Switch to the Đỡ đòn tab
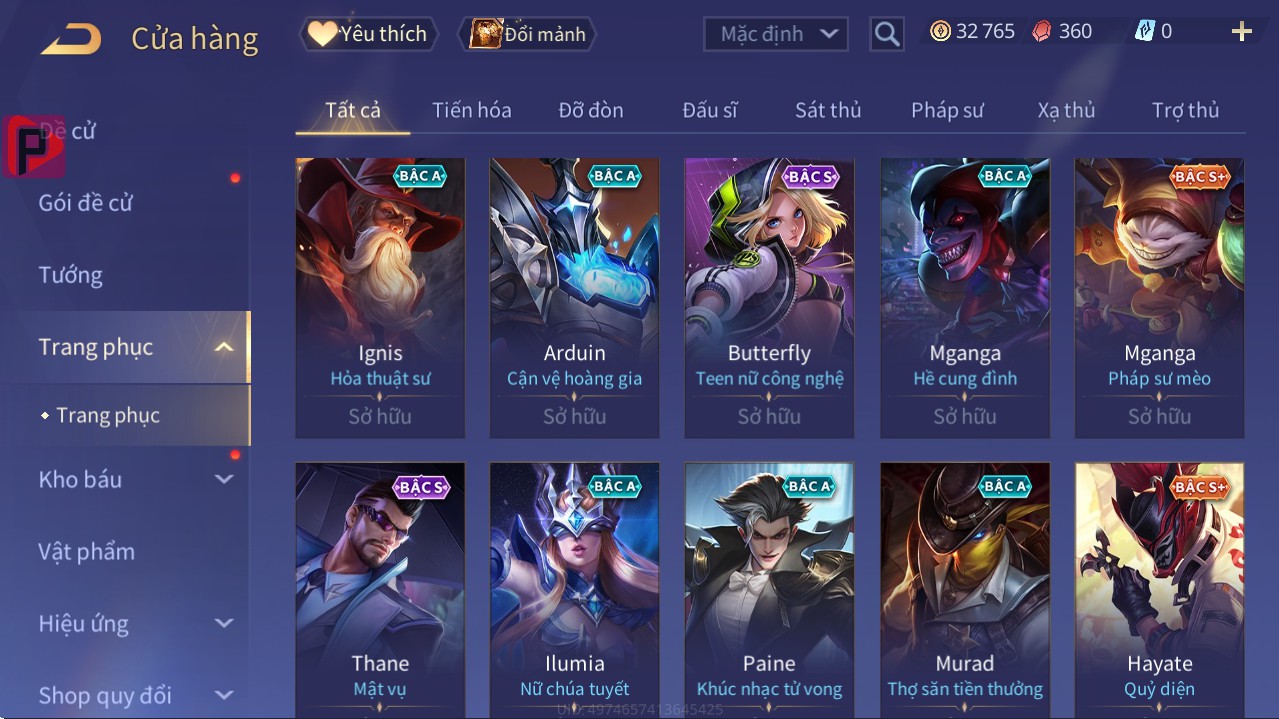 point(590,110)
